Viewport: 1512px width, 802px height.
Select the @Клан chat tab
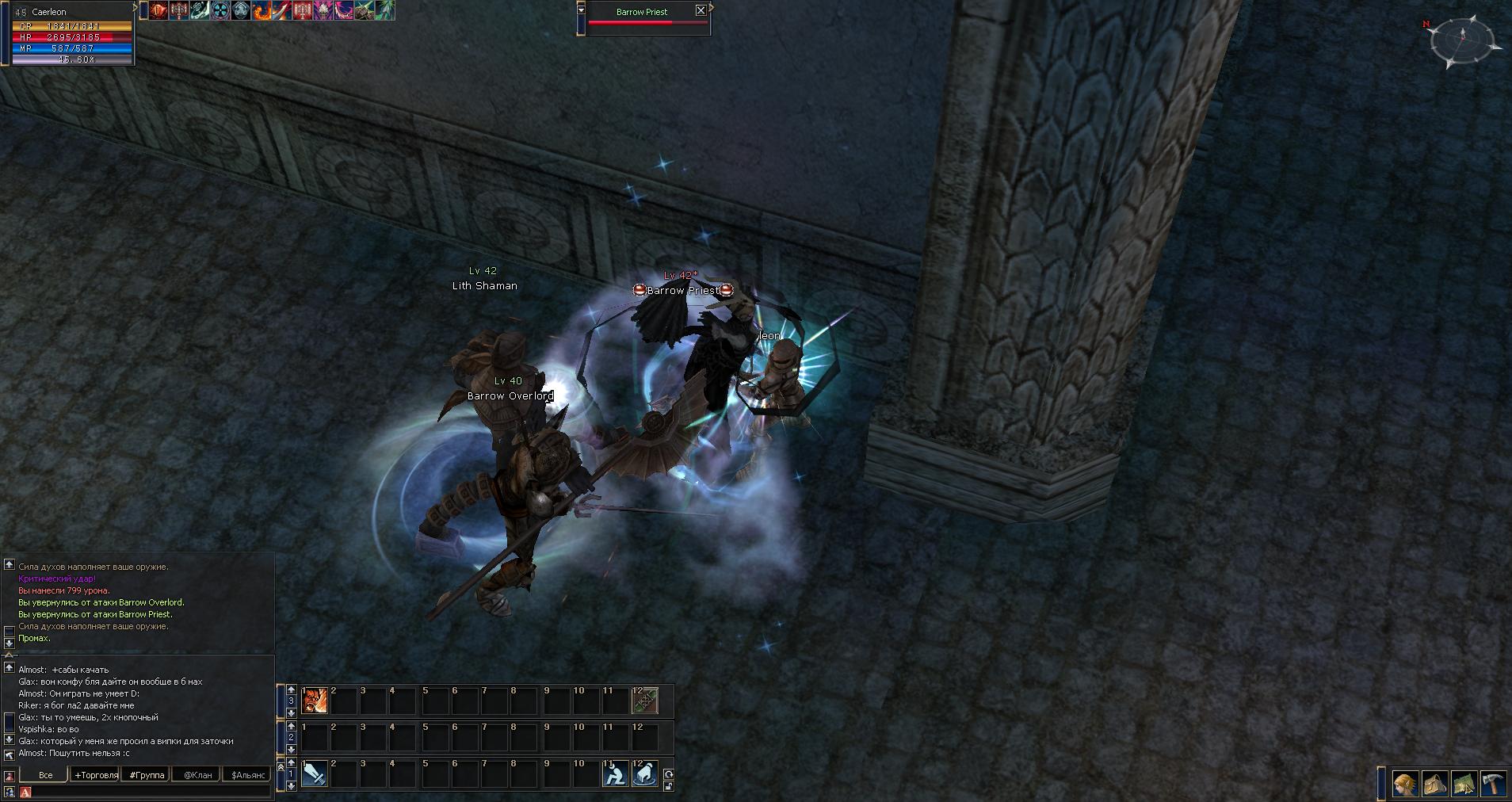point(197,775)
